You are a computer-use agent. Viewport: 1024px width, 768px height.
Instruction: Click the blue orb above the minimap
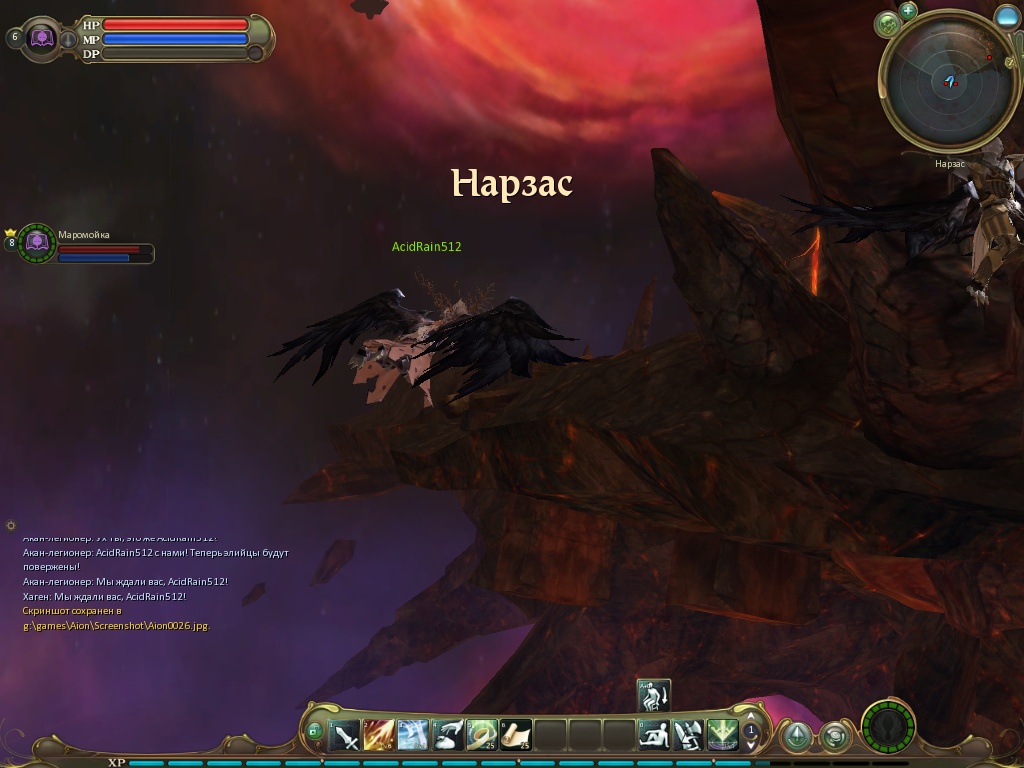click(x=1007, y=17)
